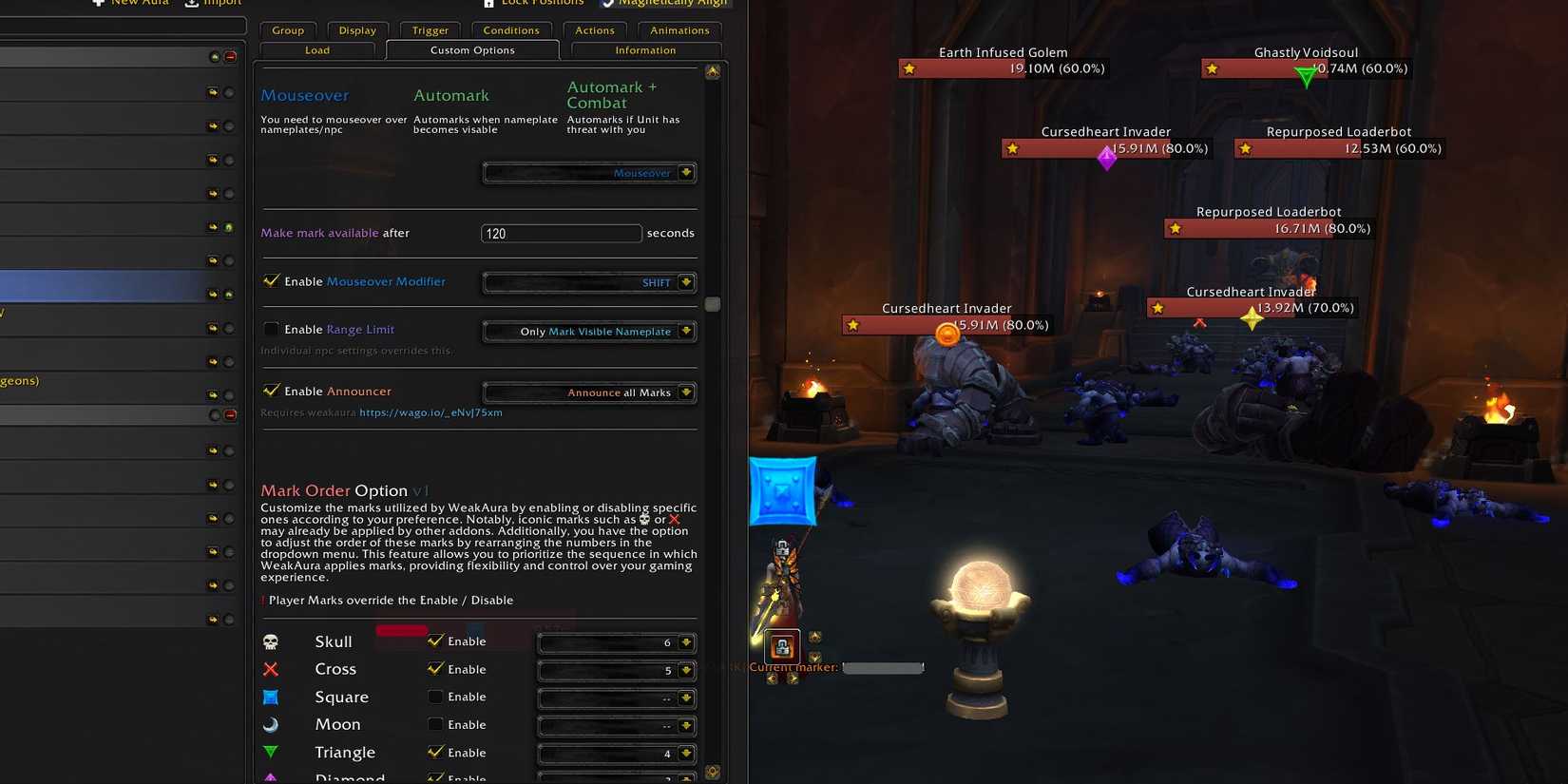1568x784 pixels.
Task: Click the green Triangle raid marker icon
Action: coord(271,752)
